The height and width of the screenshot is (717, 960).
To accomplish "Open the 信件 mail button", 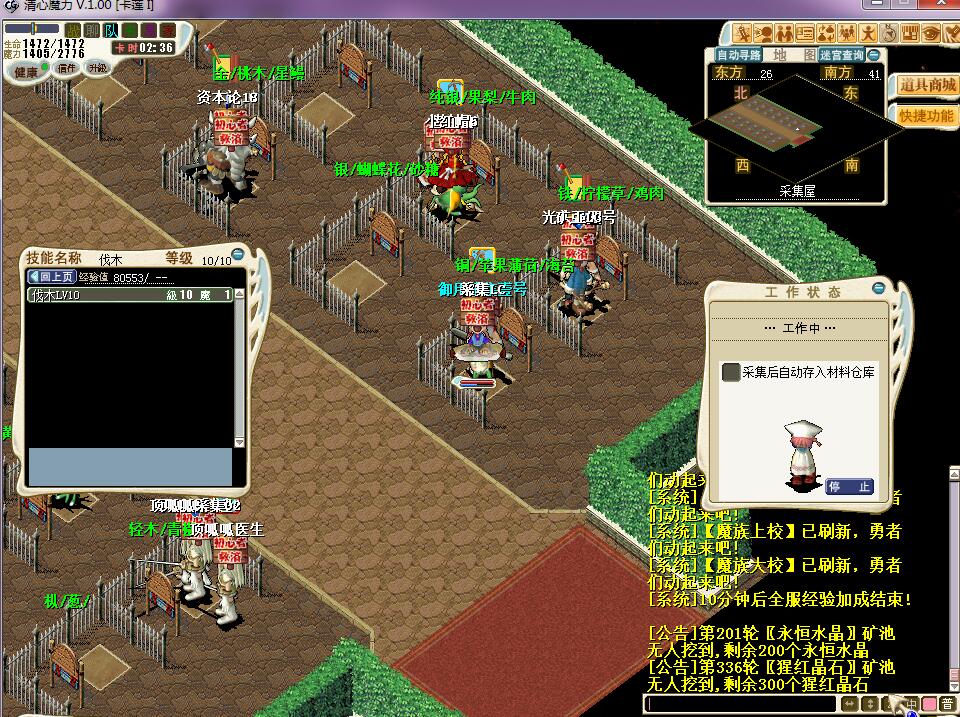I will click(x=67, y=69).
